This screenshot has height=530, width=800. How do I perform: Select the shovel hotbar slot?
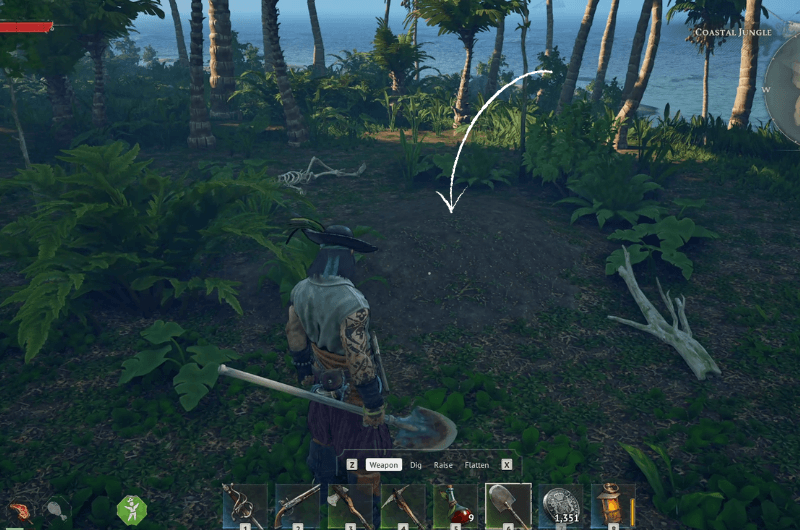point(508,506)
